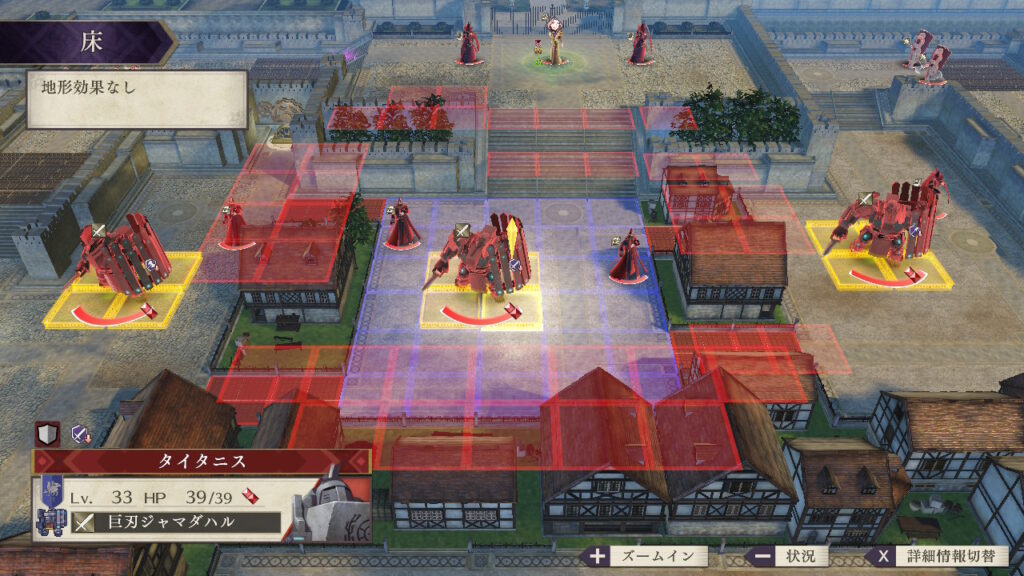This screenshot has height=576, width=1024.
Task: Select the 巨刃ジャマダハル weapon row
Action: point(176,522)
